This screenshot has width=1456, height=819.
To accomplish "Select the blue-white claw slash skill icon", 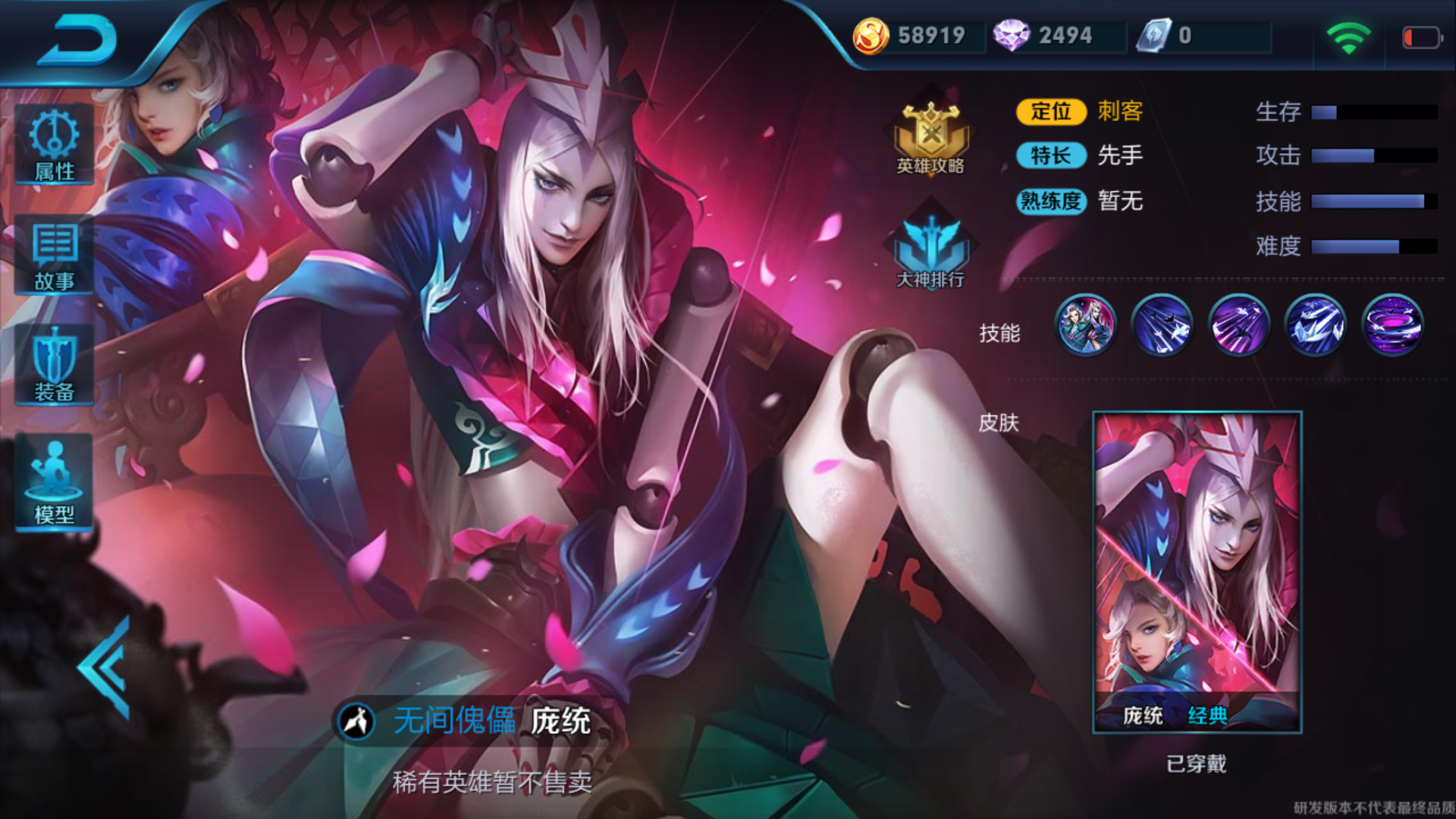I will point(1316,326).
